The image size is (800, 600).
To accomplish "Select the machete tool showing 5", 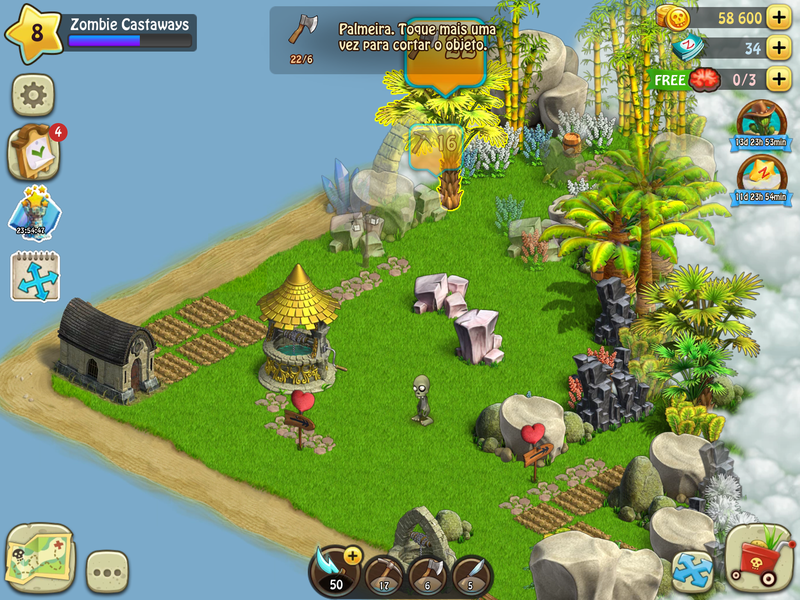I will [471, 574].
